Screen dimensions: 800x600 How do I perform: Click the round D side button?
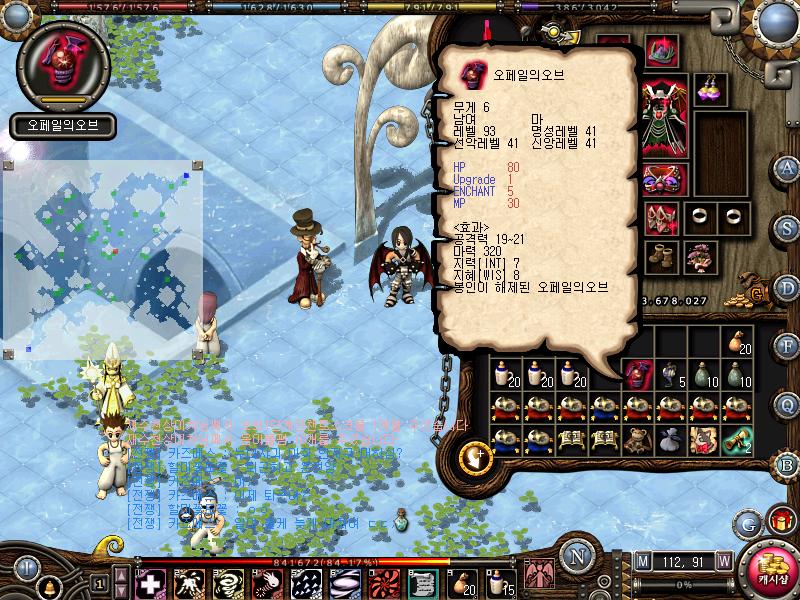click(x=787, y=287)
